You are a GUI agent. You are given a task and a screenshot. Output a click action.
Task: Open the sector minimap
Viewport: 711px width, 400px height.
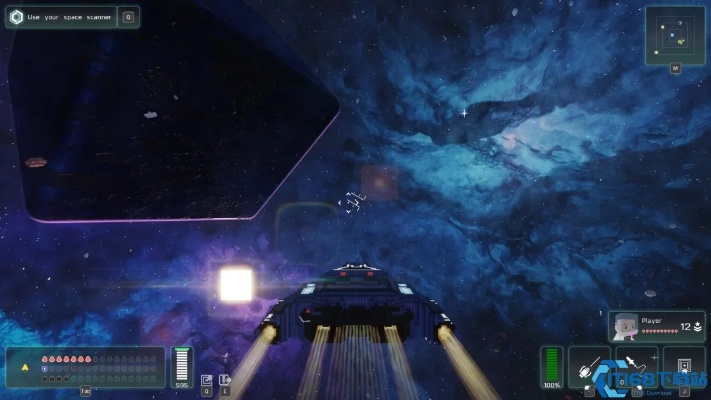coord(676,36)
